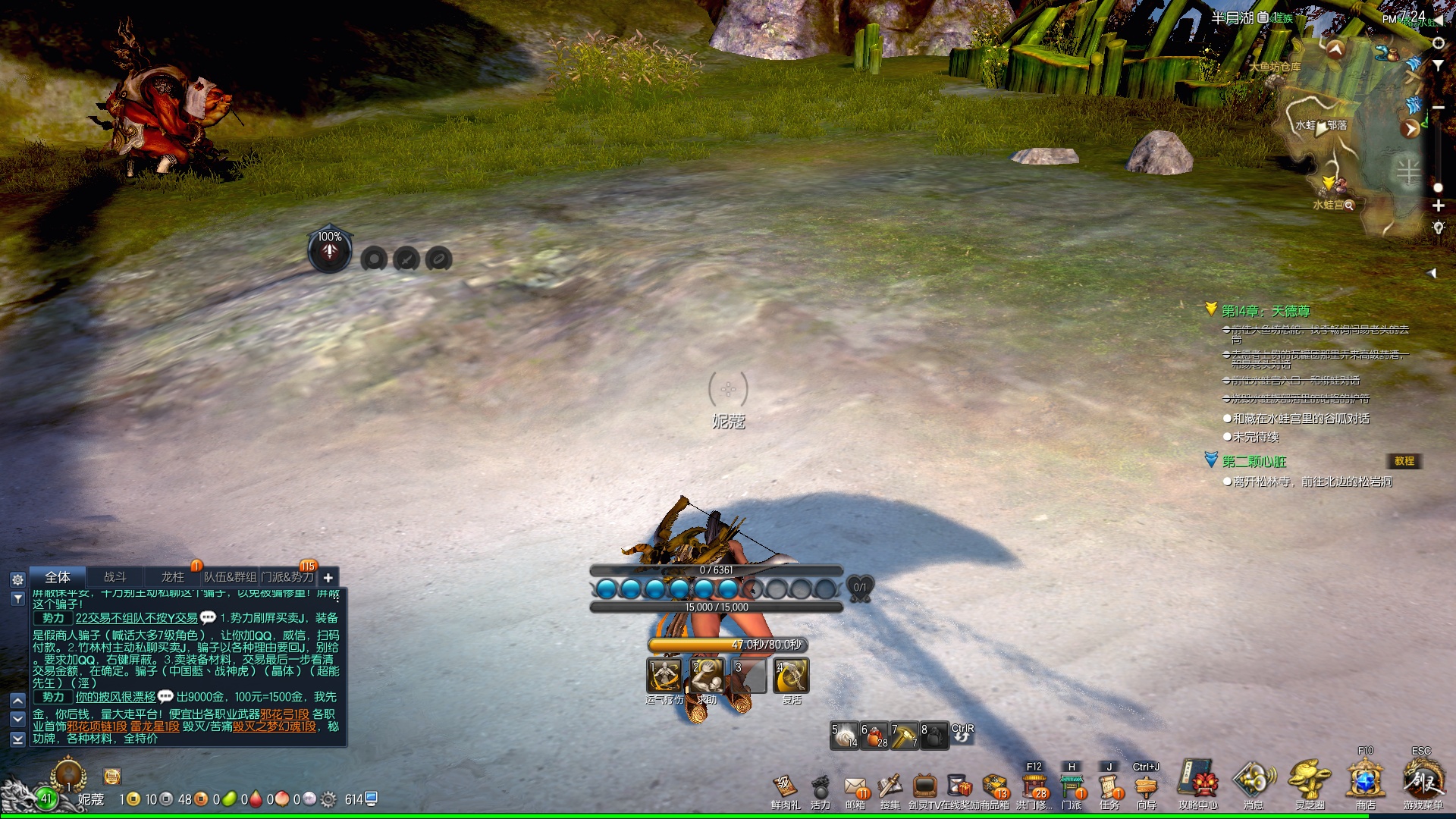This screenshot has width=1456, height=819.
Task: Open the 商店 shop
Action: pyautogui.click(x=1365, y=783)
